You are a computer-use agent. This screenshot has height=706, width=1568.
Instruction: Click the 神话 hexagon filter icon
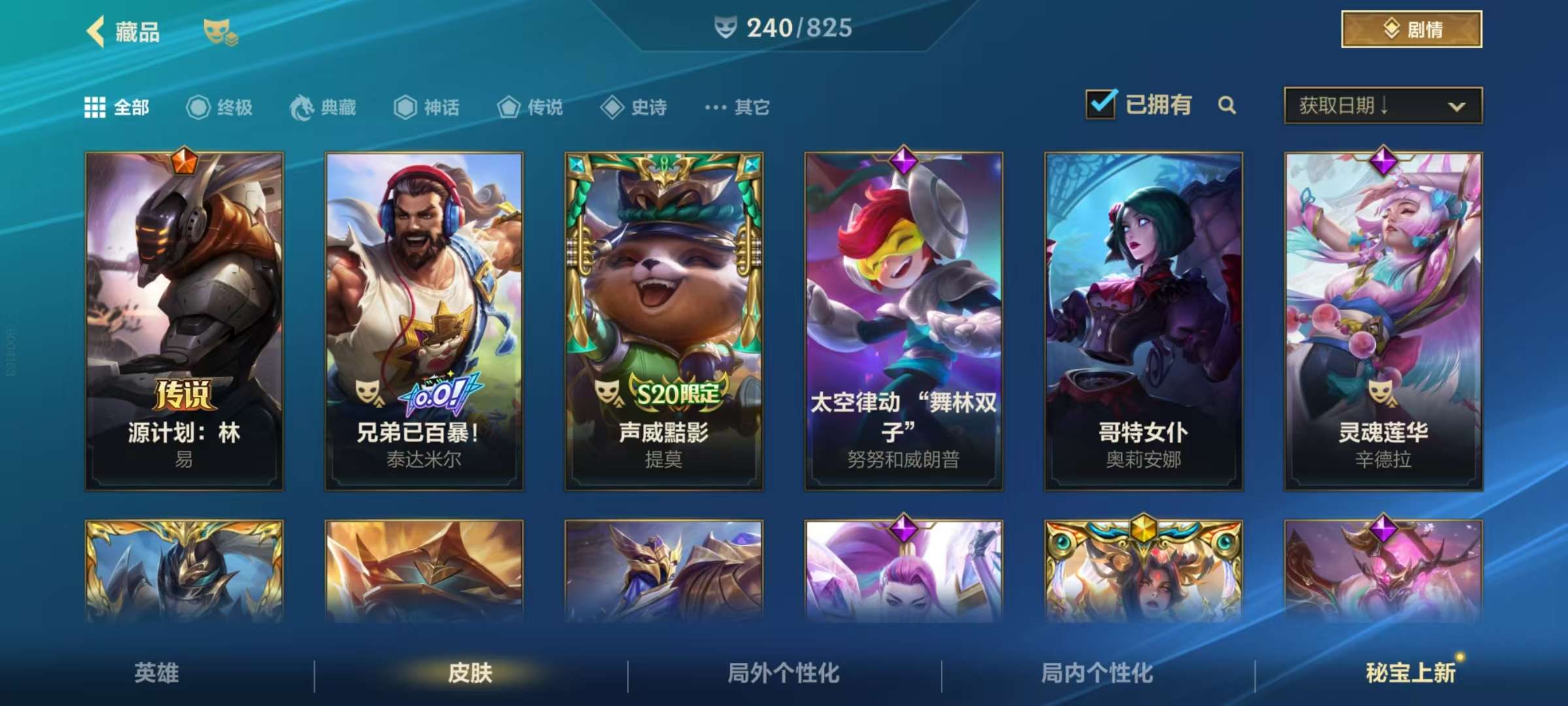405,107
